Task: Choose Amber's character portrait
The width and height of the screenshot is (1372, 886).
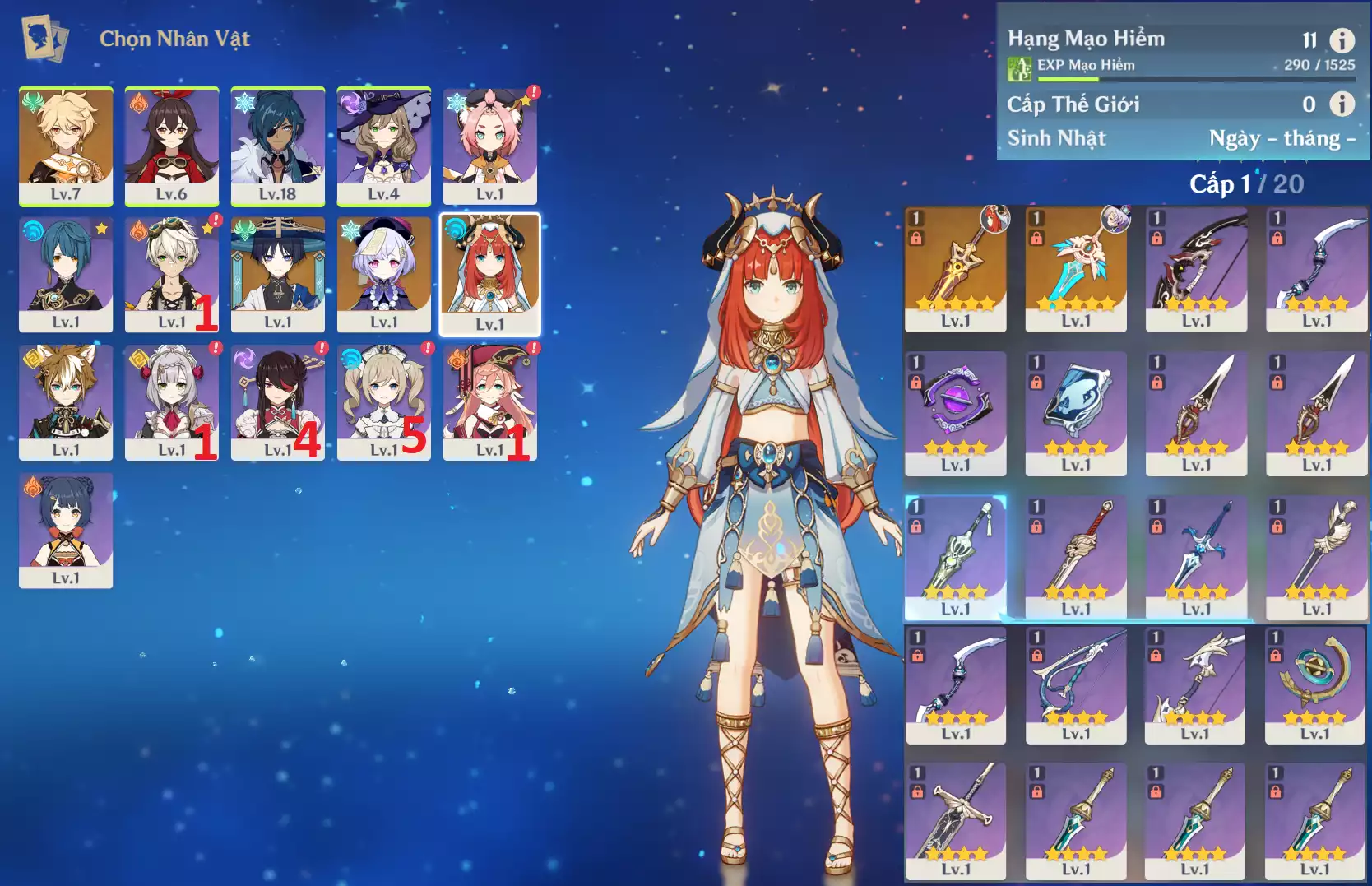Action: (x=172, y=146)
